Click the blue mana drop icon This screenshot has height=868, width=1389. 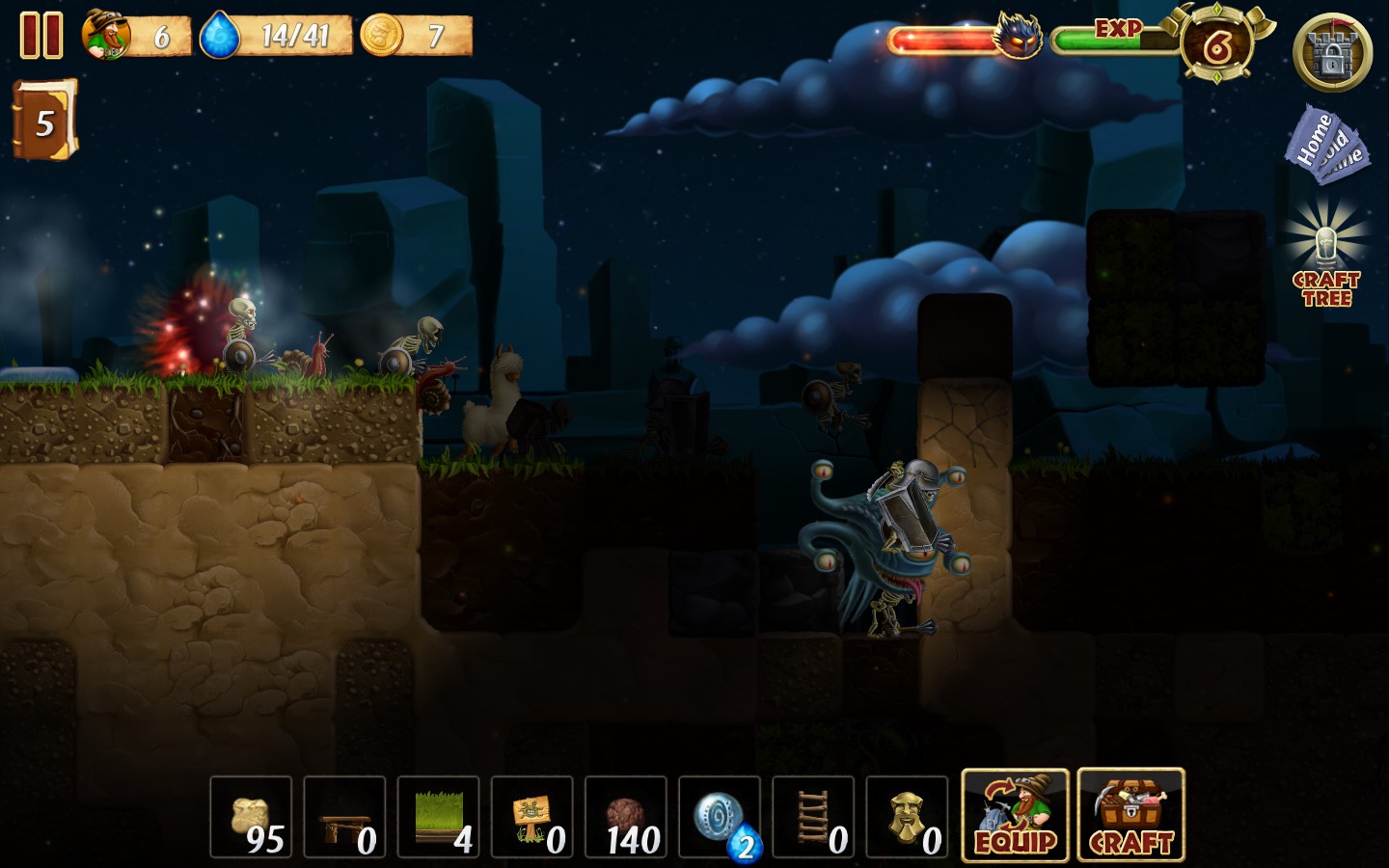coord(220,36)
